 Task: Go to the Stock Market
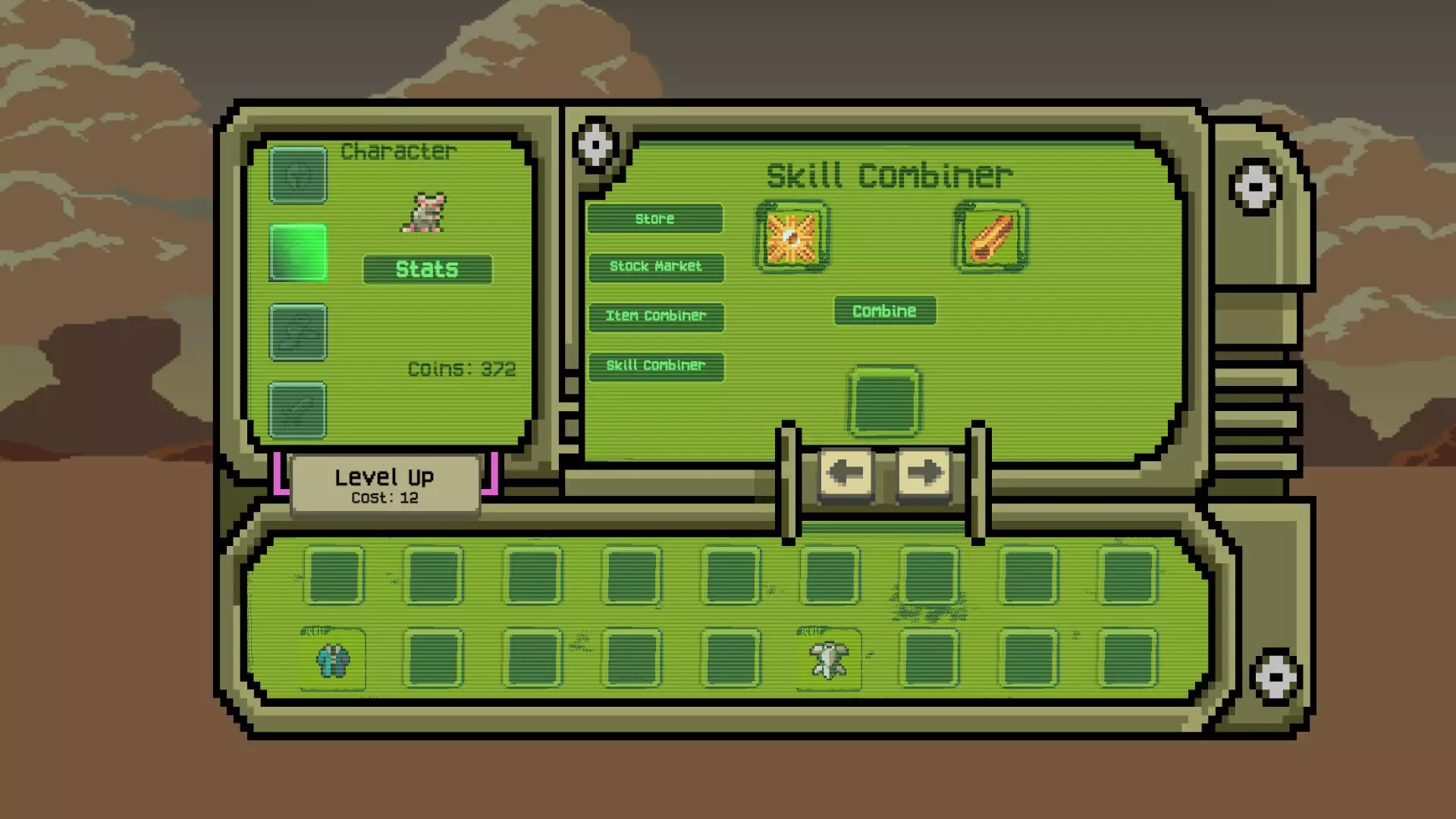(656, 267)
